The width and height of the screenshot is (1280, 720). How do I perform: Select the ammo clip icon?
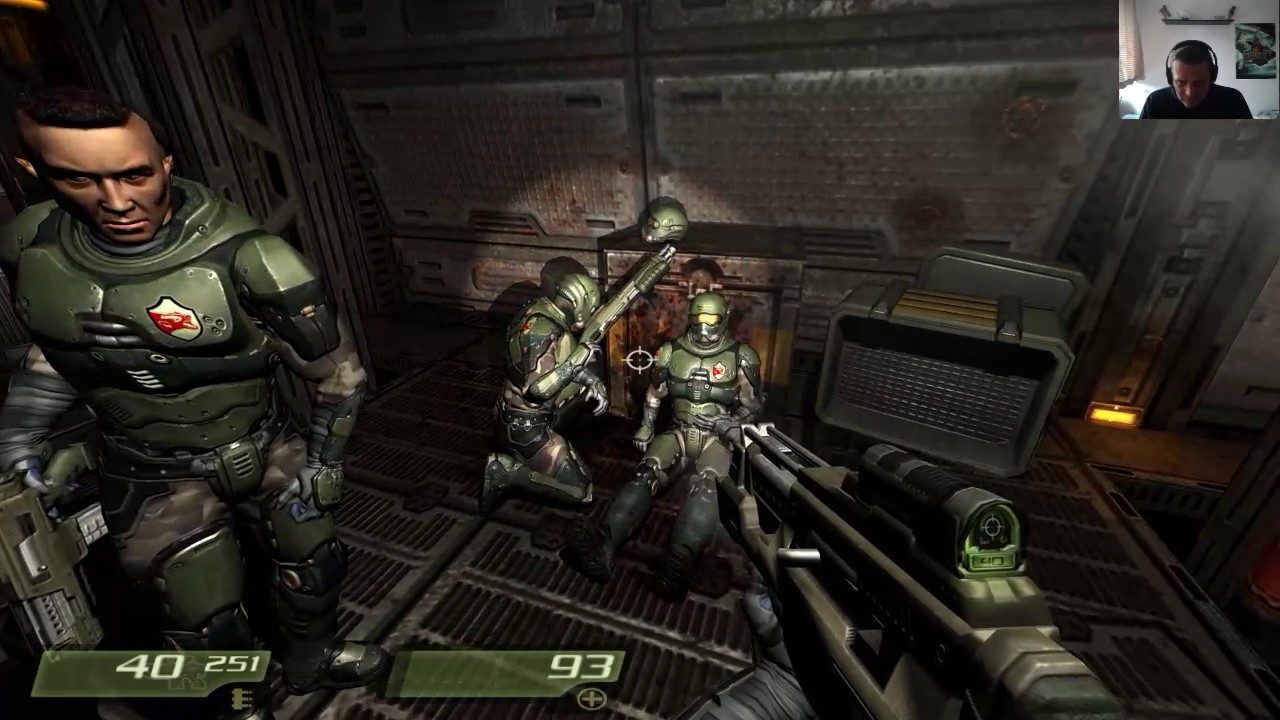[x=239, y=697]
